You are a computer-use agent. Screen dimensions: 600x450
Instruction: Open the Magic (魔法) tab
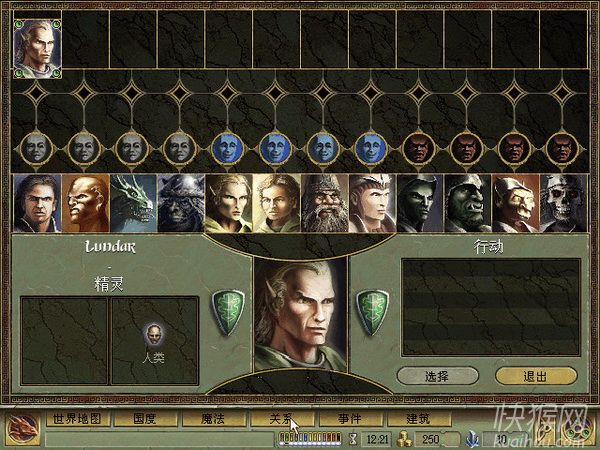coord(208,419)
